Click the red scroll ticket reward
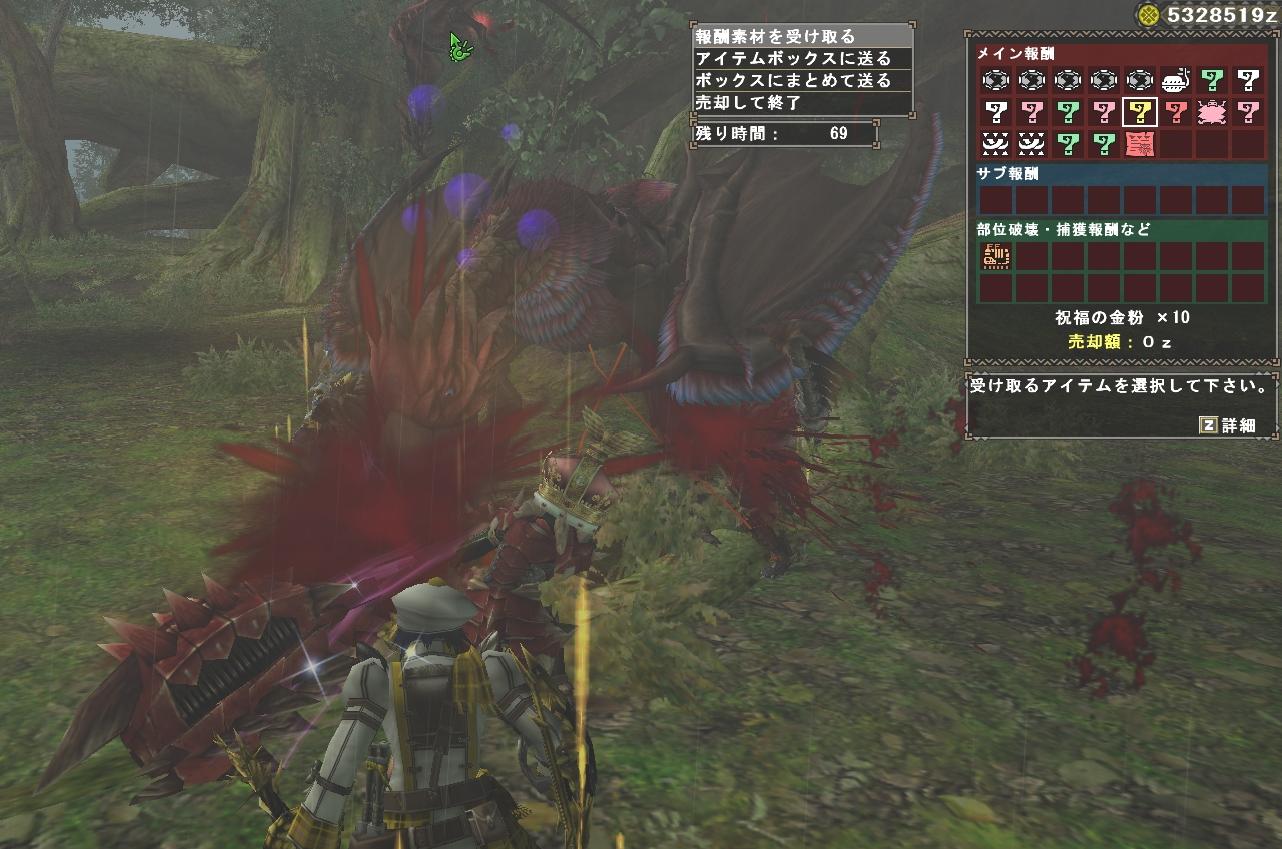Image resolution: width=1282 pixels, height=849 pixels. [1140, 143]
